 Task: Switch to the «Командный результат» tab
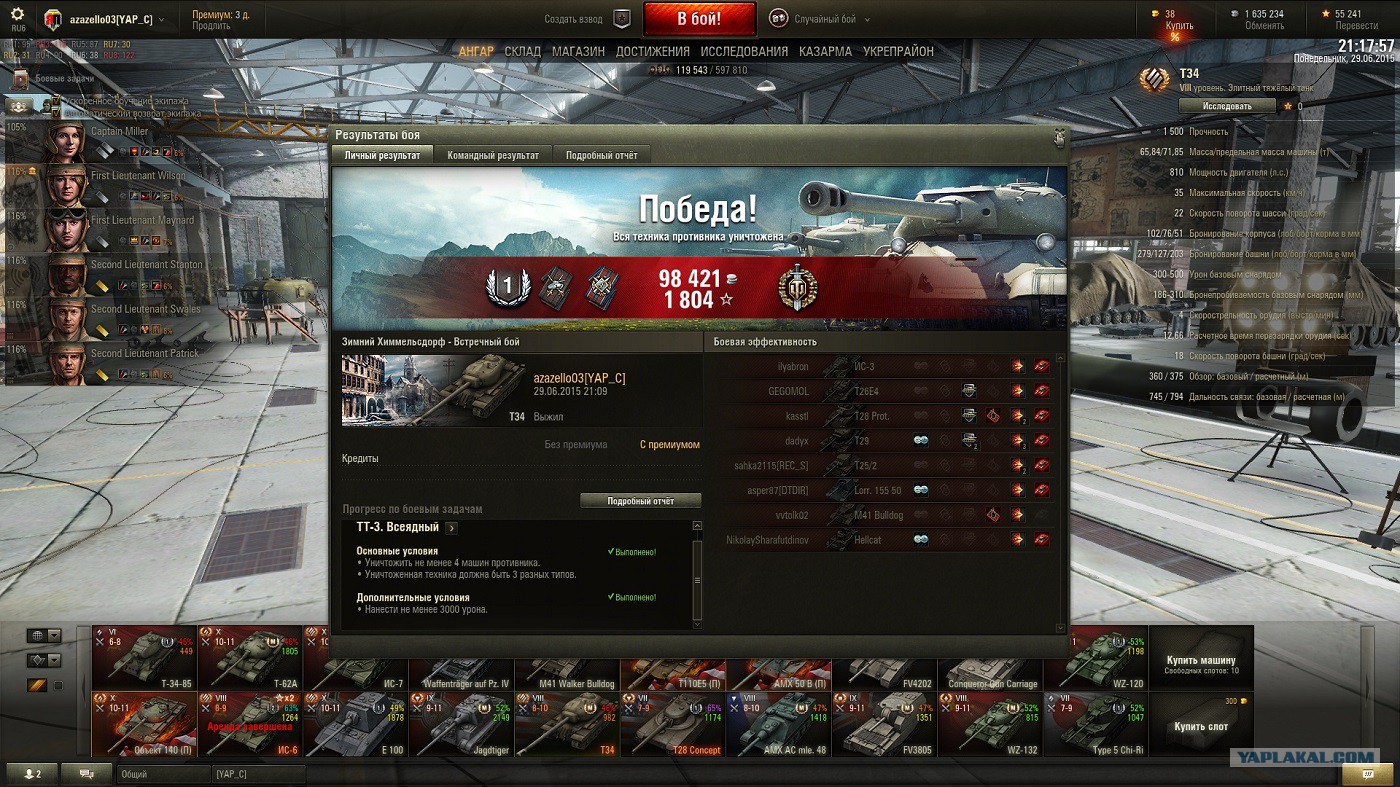(x=493, y=155)
